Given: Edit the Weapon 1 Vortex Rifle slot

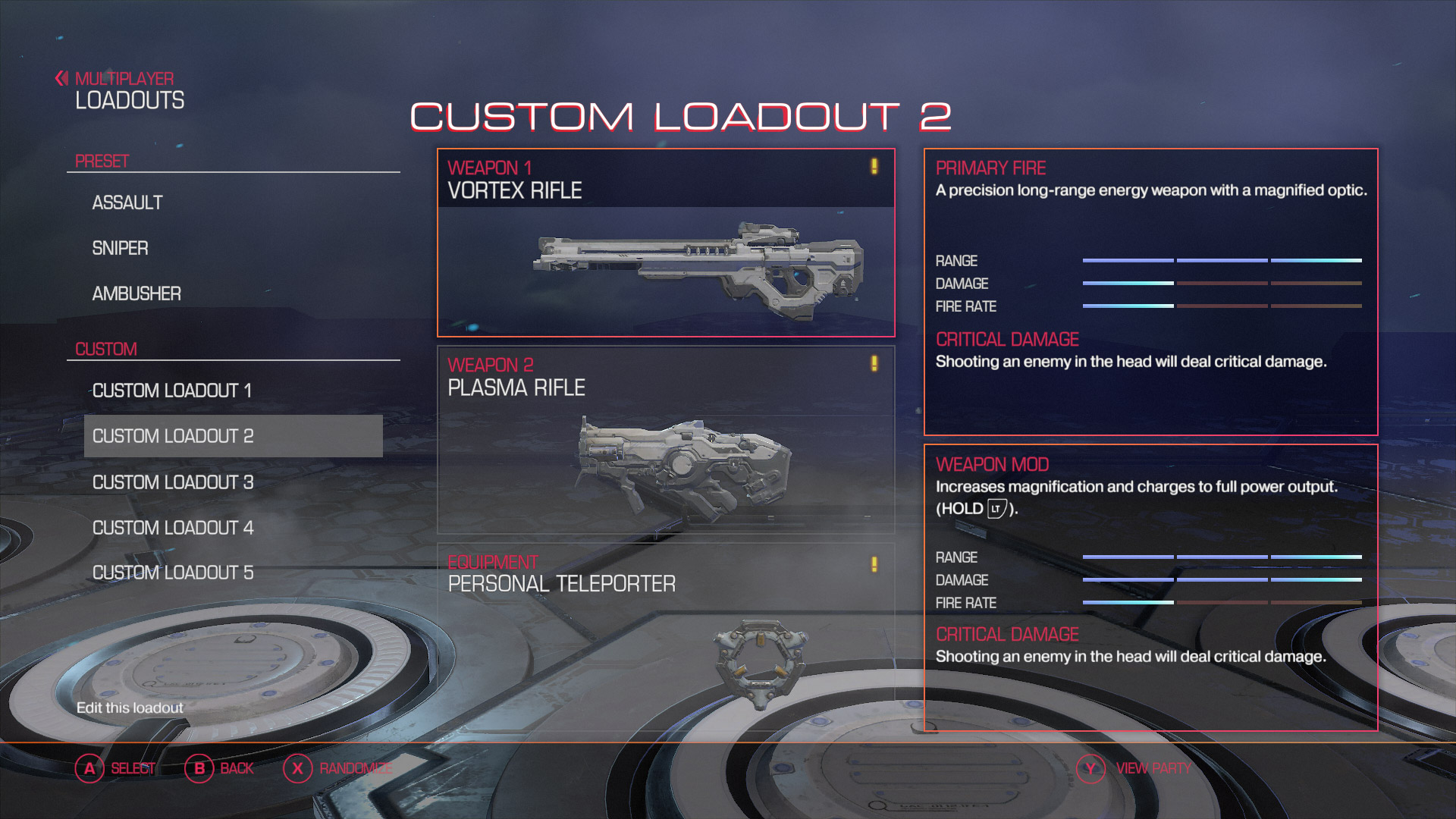Looking at the screenshot, I should click(666, 243).
